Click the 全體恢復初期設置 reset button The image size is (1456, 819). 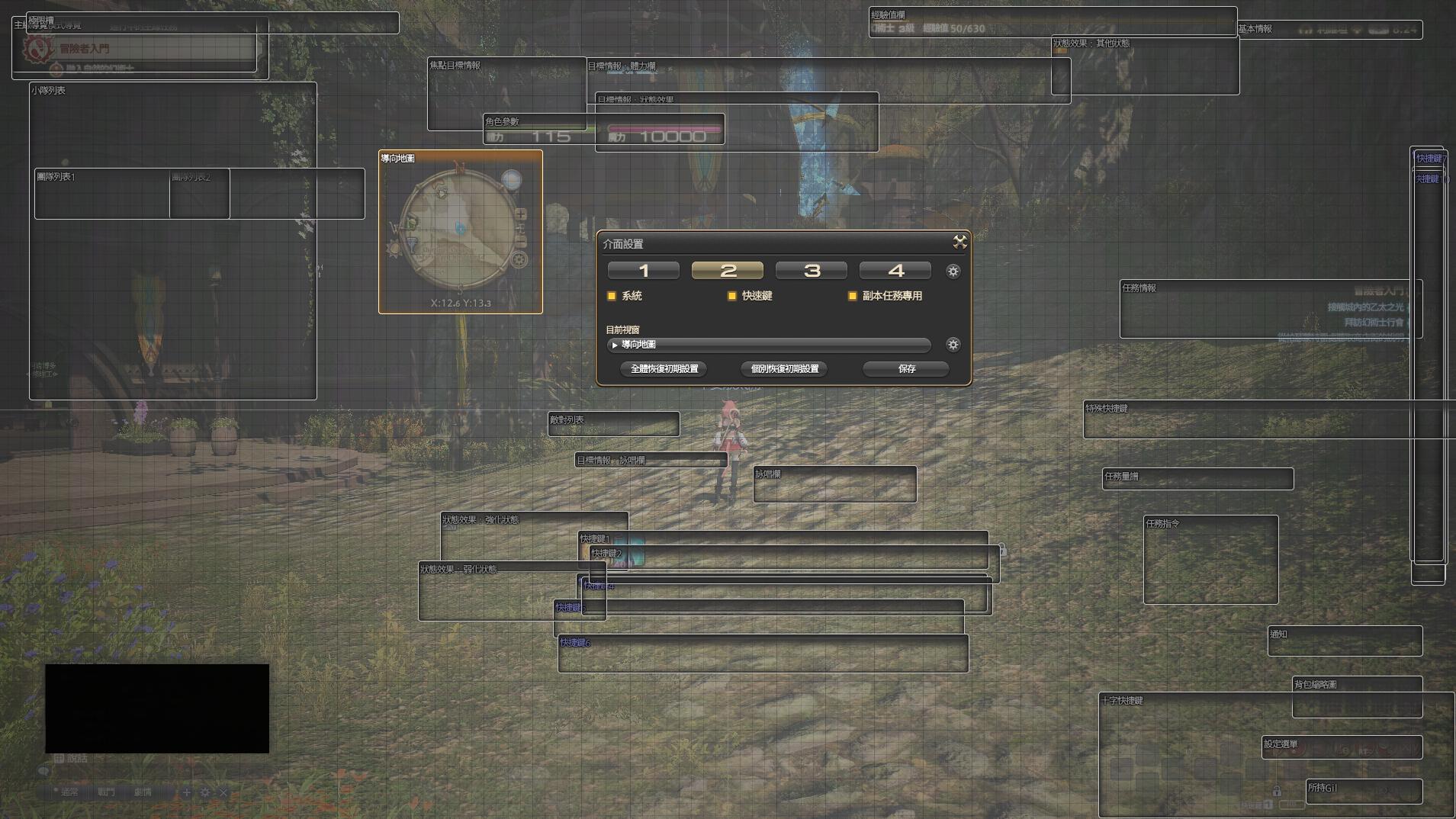[664, 369]
